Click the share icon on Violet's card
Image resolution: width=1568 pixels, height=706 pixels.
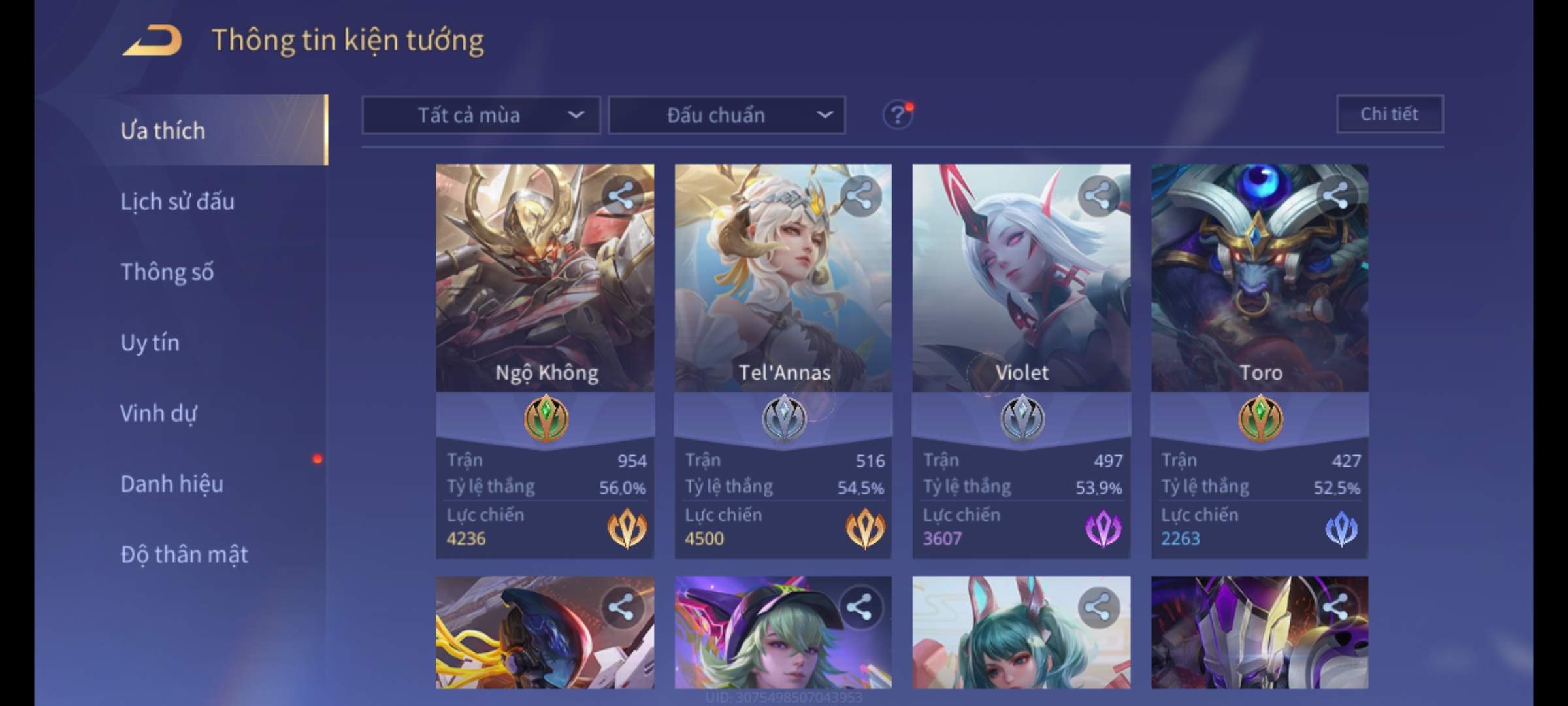[x=1098, y=195]
